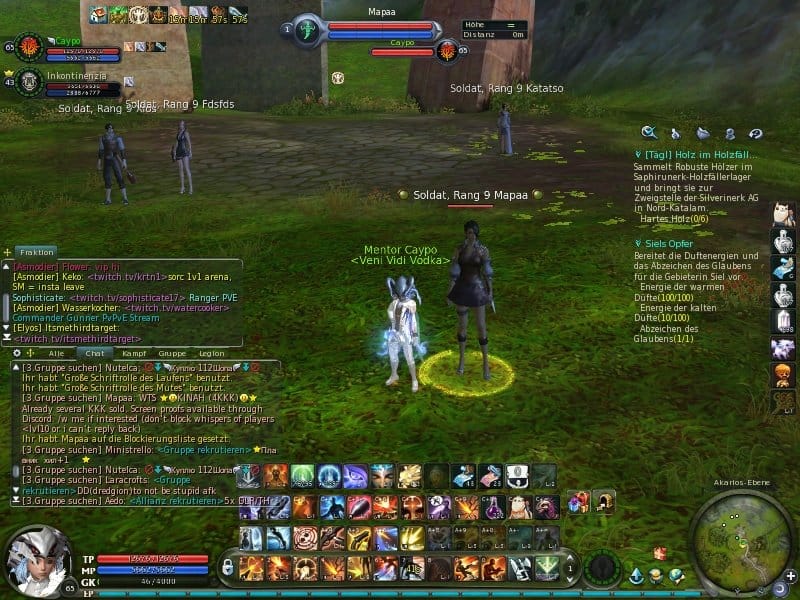Switch to the Kampf chat tab
Viewport: 800px width, 600px height.
tap(134, 353)
